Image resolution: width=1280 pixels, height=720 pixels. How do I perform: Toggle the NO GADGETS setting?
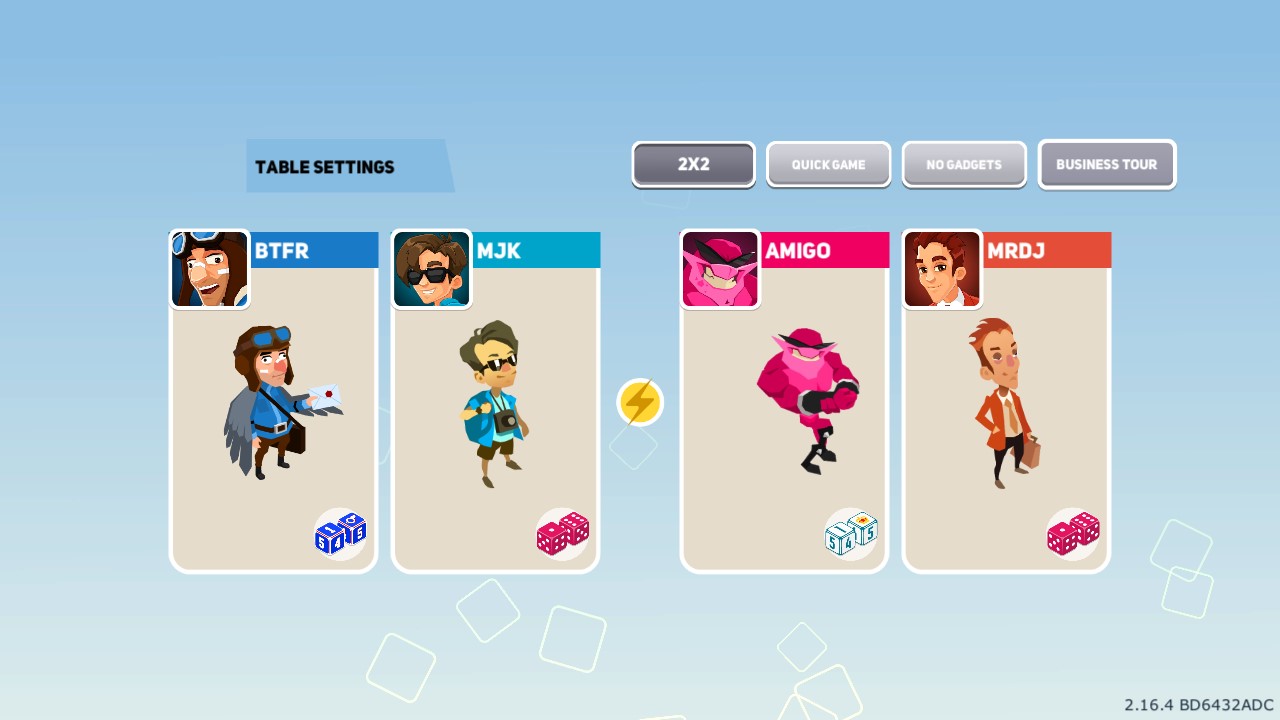point(964,164)
